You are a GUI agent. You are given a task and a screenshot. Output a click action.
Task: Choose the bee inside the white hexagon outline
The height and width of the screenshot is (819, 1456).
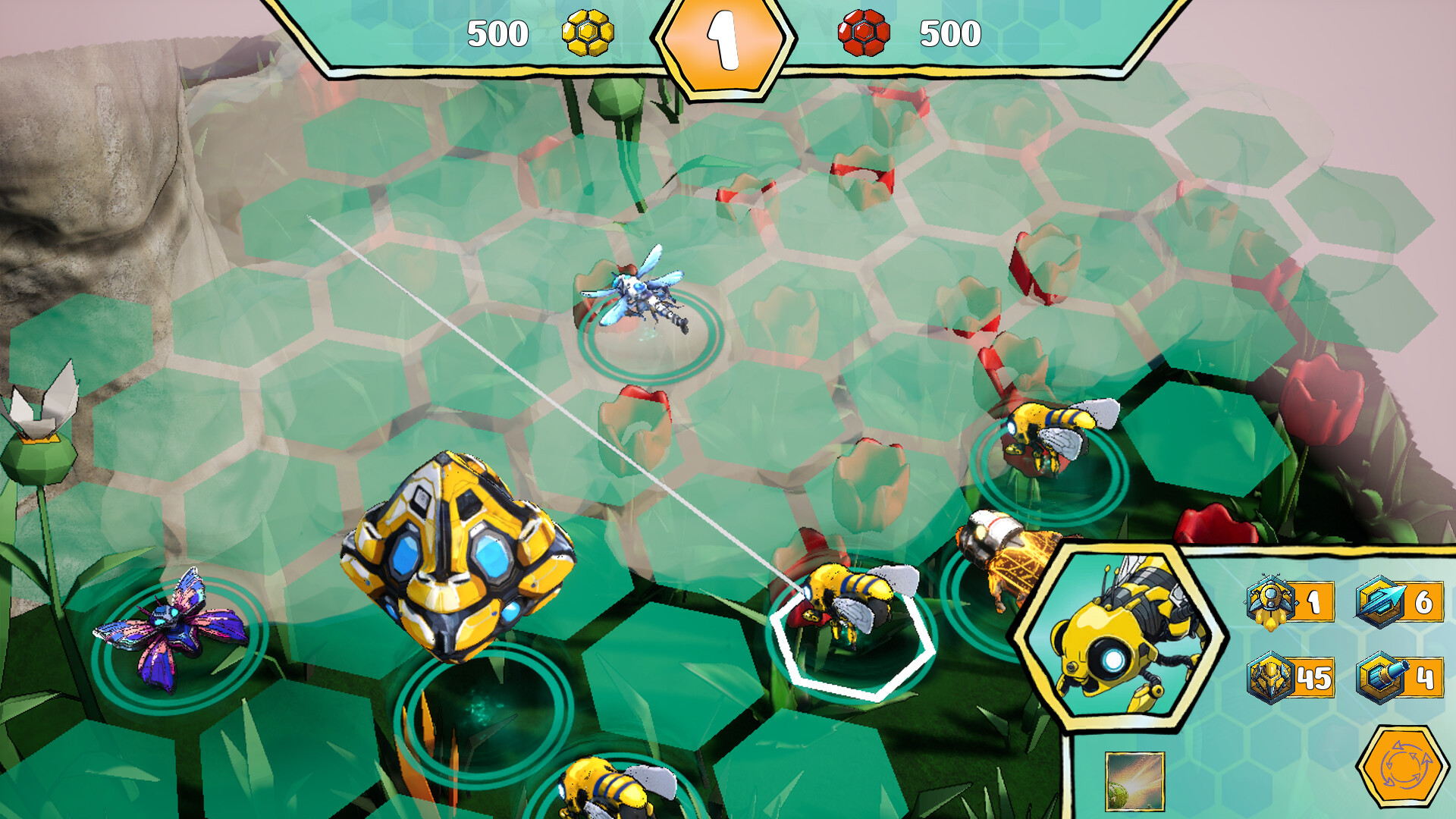pyautogui.click(x=849, y=603)
